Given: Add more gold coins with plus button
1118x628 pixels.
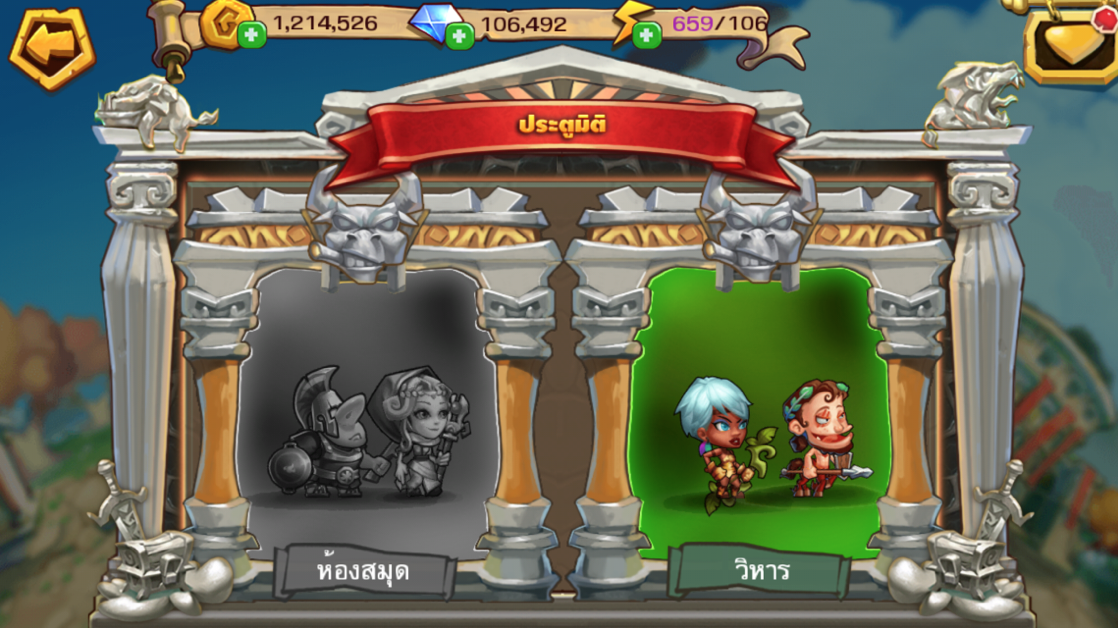Looking at the screenshot, I should pos(251,36).
